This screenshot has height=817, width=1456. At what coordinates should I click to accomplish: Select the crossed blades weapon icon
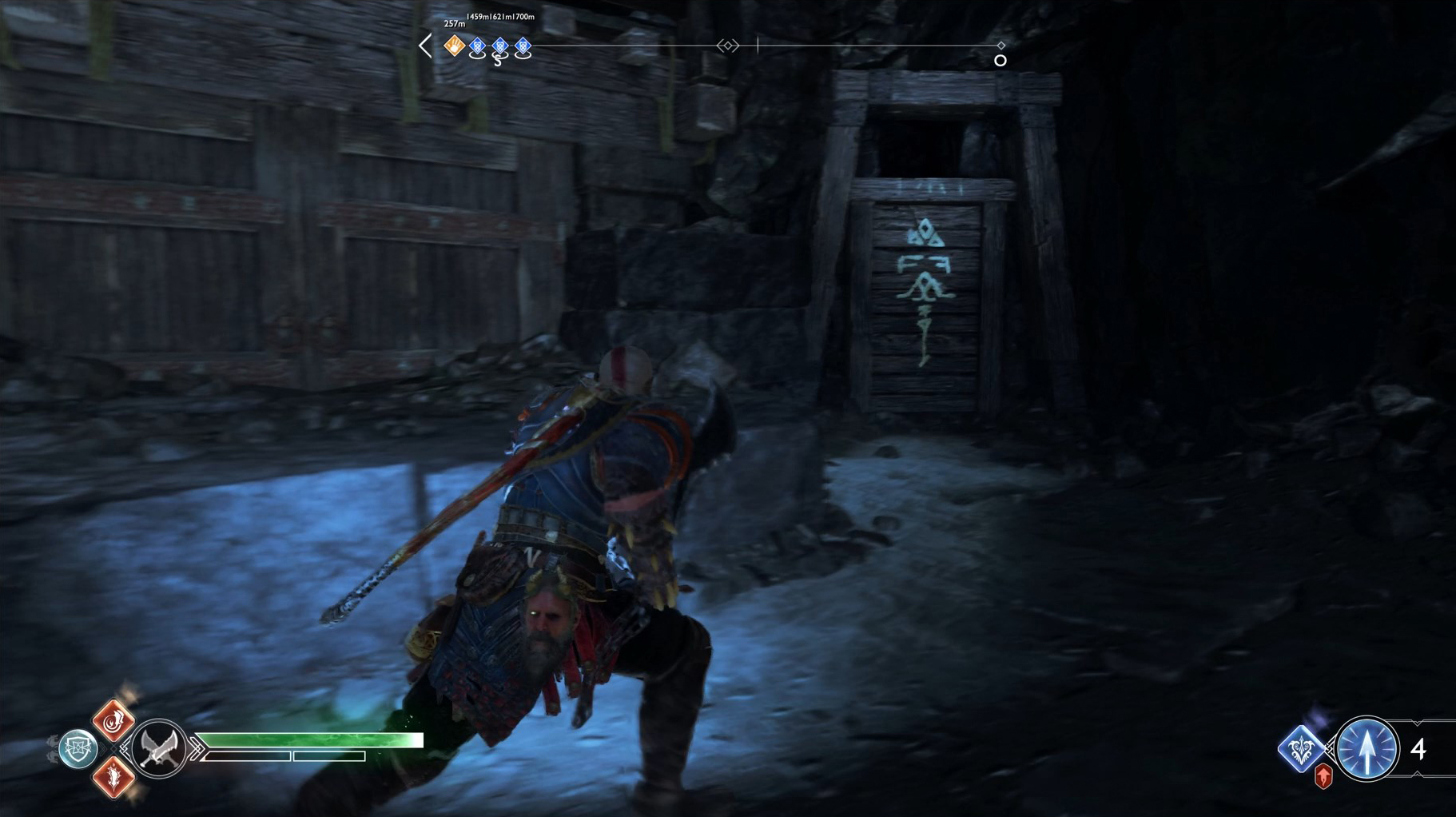[159, 749]
